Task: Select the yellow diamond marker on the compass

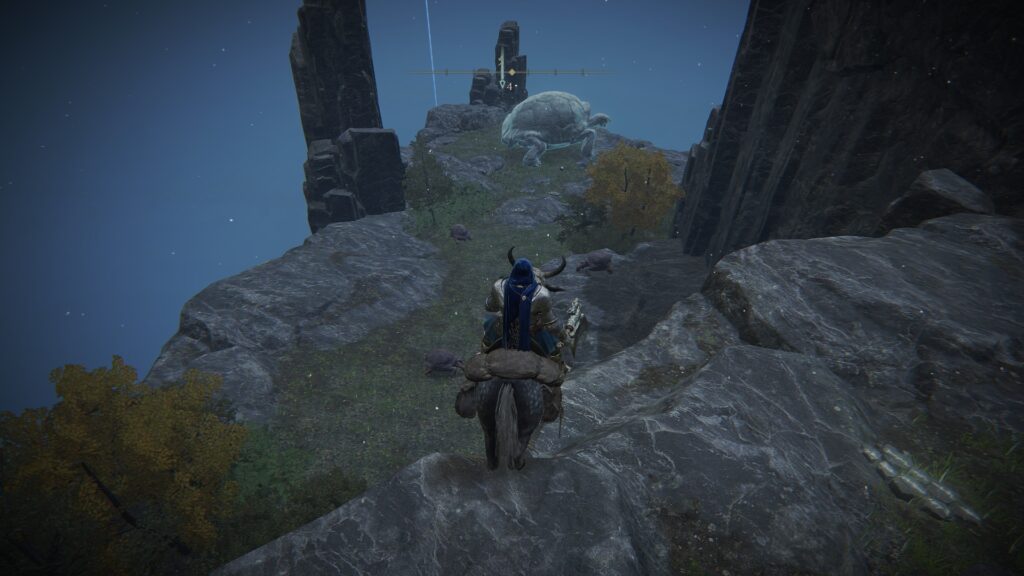Action: (512, 72)
